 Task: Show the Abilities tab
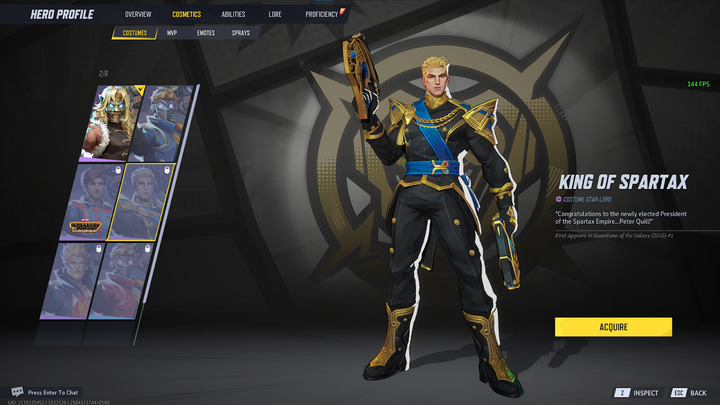pos(233,15)
